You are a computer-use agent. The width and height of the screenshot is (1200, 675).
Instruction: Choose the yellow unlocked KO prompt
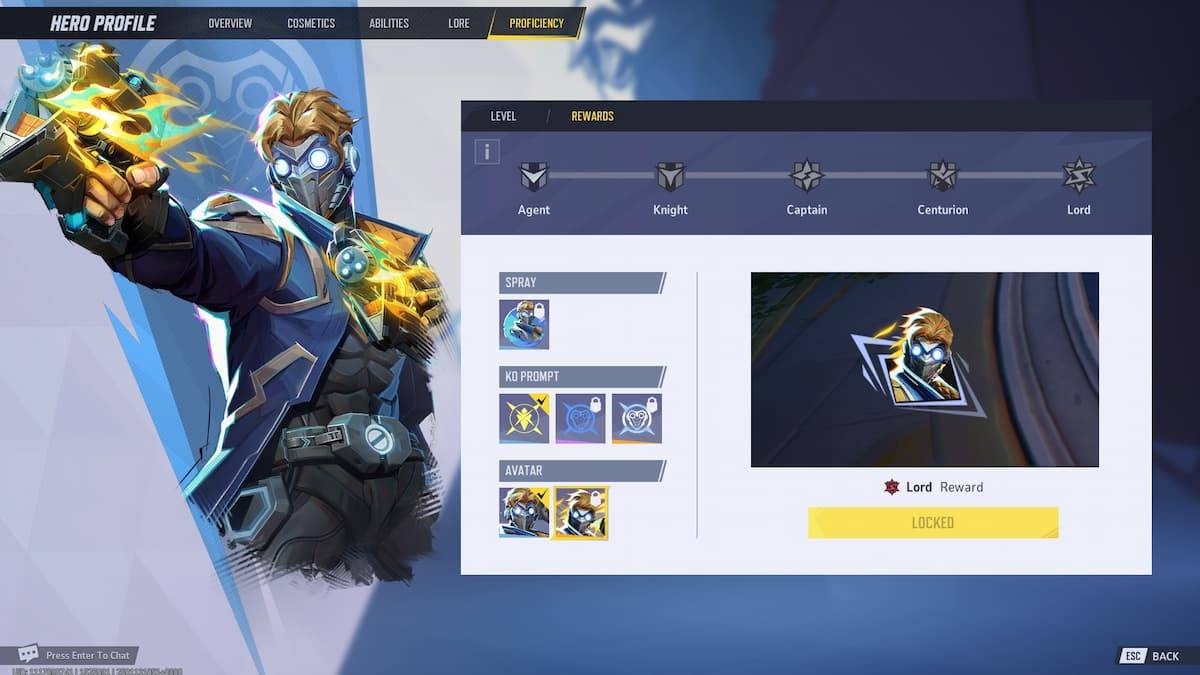(x=524, y=418)
